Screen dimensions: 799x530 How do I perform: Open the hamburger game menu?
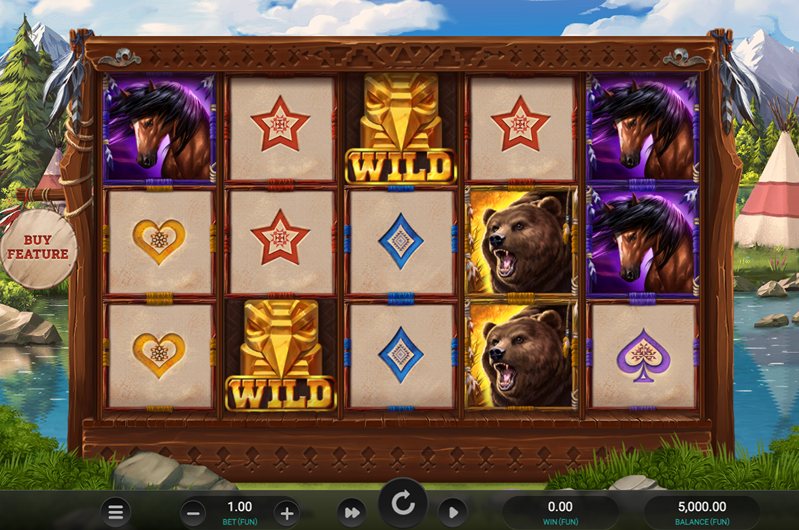click(x=117, y=512)
